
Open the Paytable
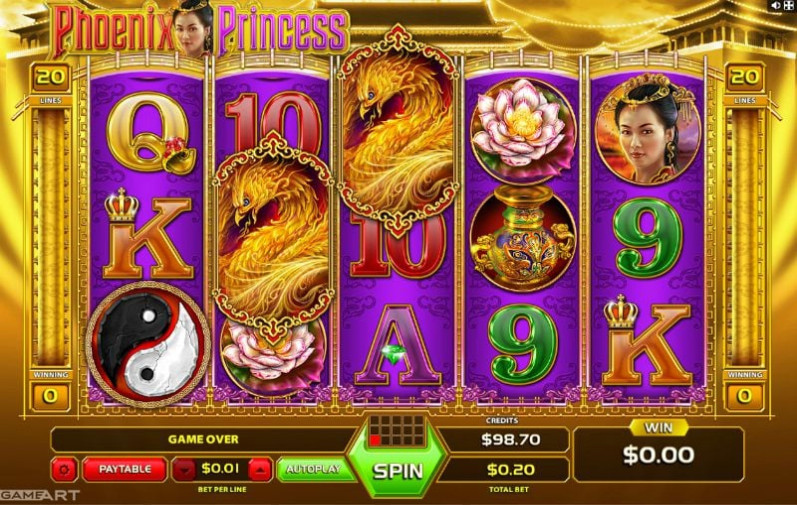[x=125, y=469]
